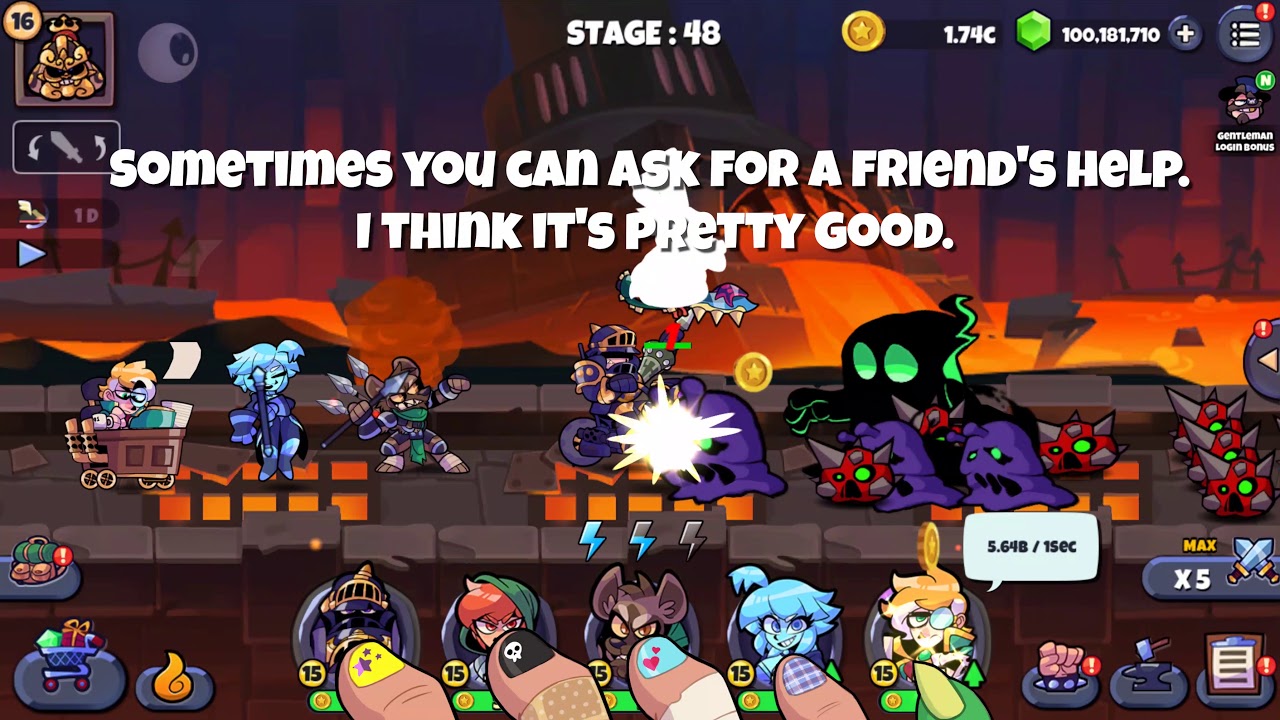
Task: Activate the sword swap button
Action: (x=66, y=148)
